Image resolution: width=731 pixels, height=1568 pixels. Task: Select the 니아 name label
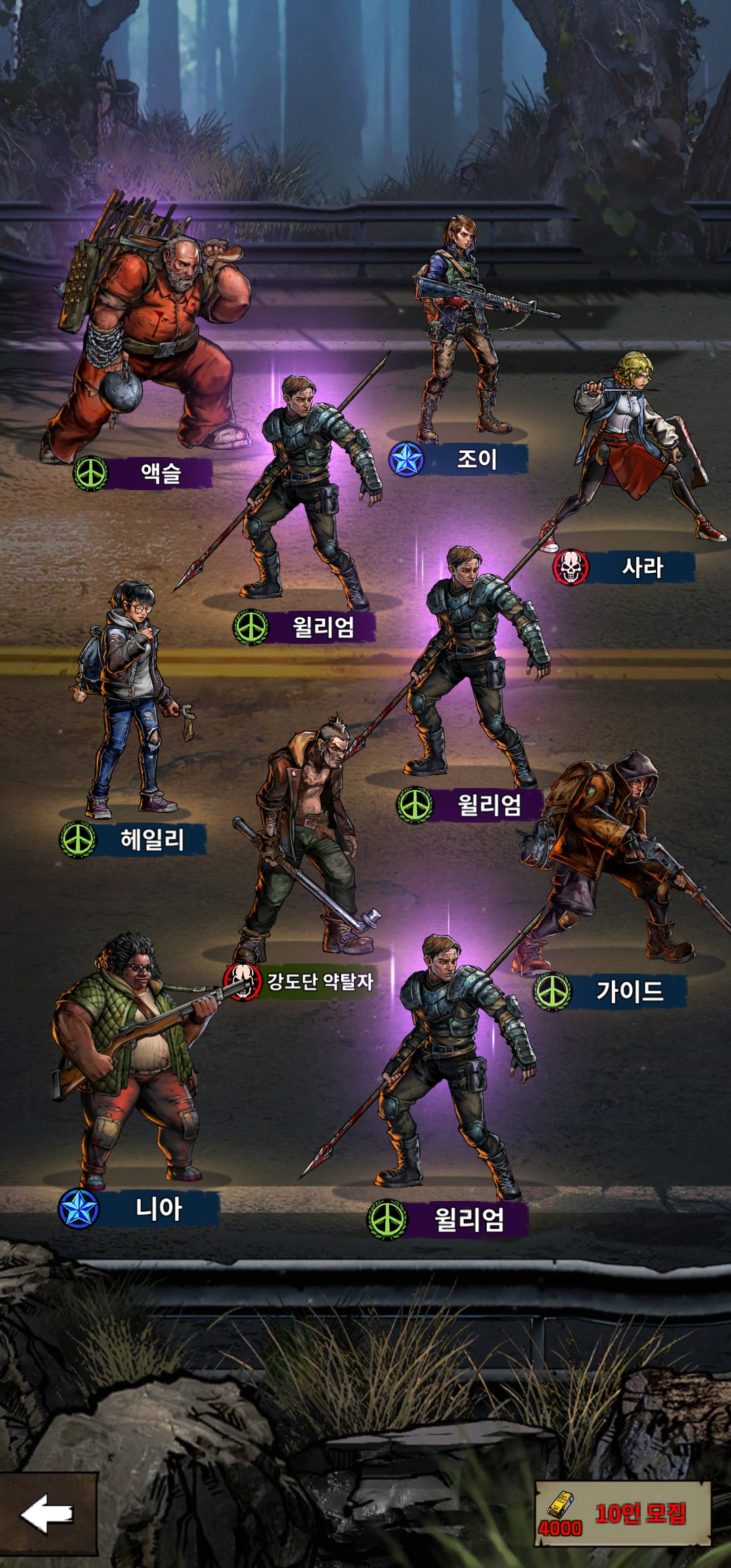coord(158,1208)
